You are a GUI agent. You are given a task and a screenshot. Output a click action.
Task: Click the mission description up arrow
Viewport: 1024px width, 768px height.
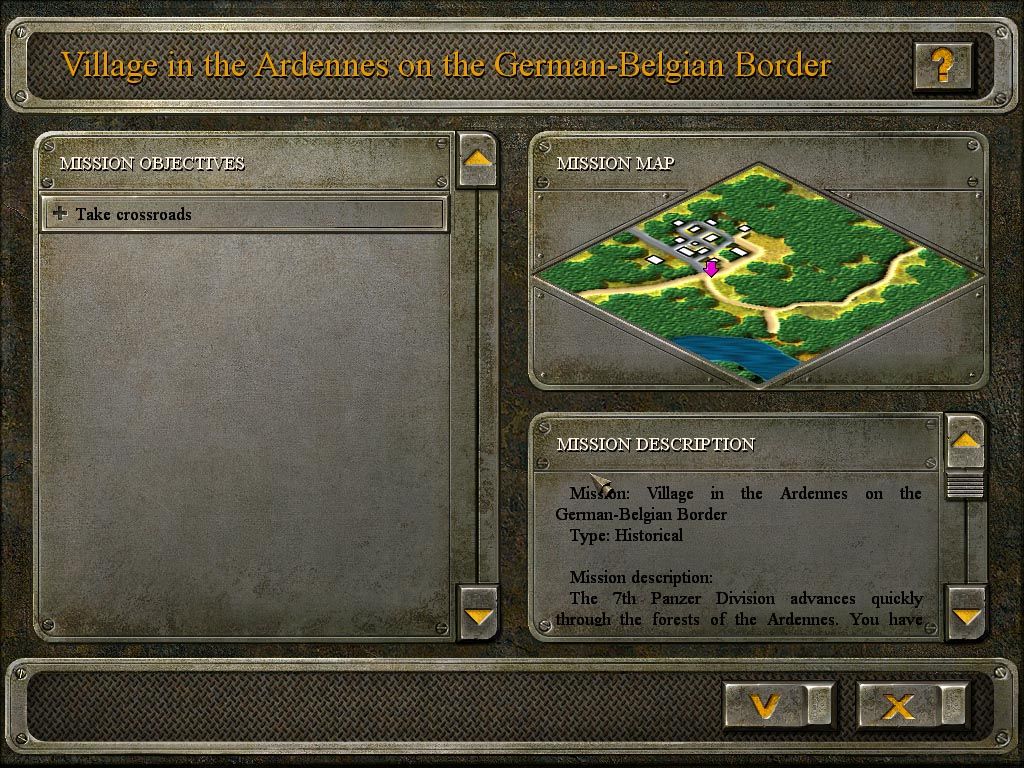[965, 441]
